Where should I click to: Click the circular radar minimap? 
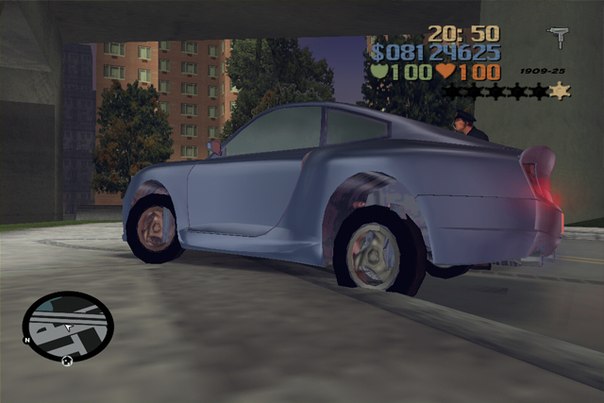point(68,325)
